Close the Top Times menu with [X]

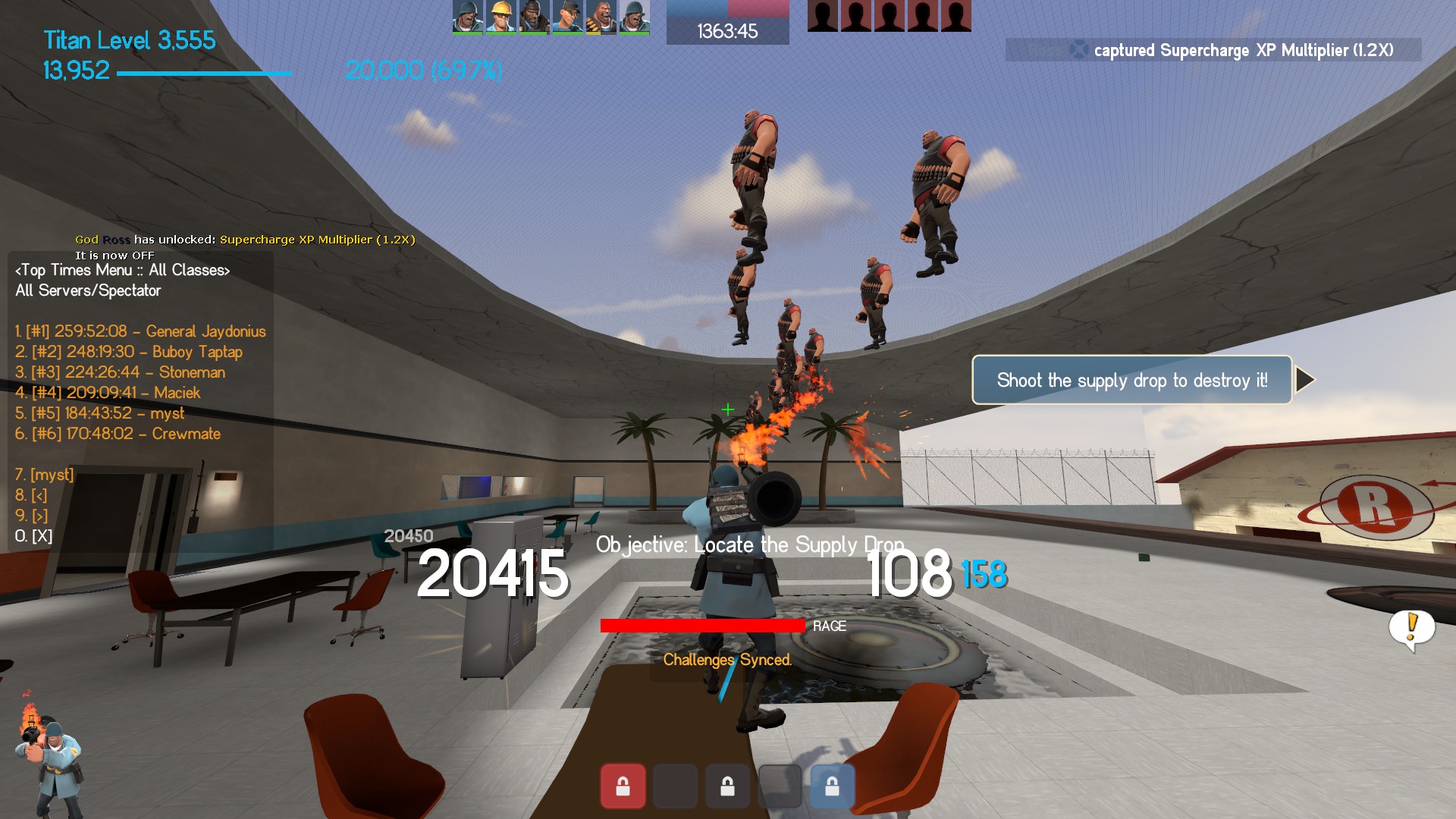pyautogui.click(x=33, y=536)
